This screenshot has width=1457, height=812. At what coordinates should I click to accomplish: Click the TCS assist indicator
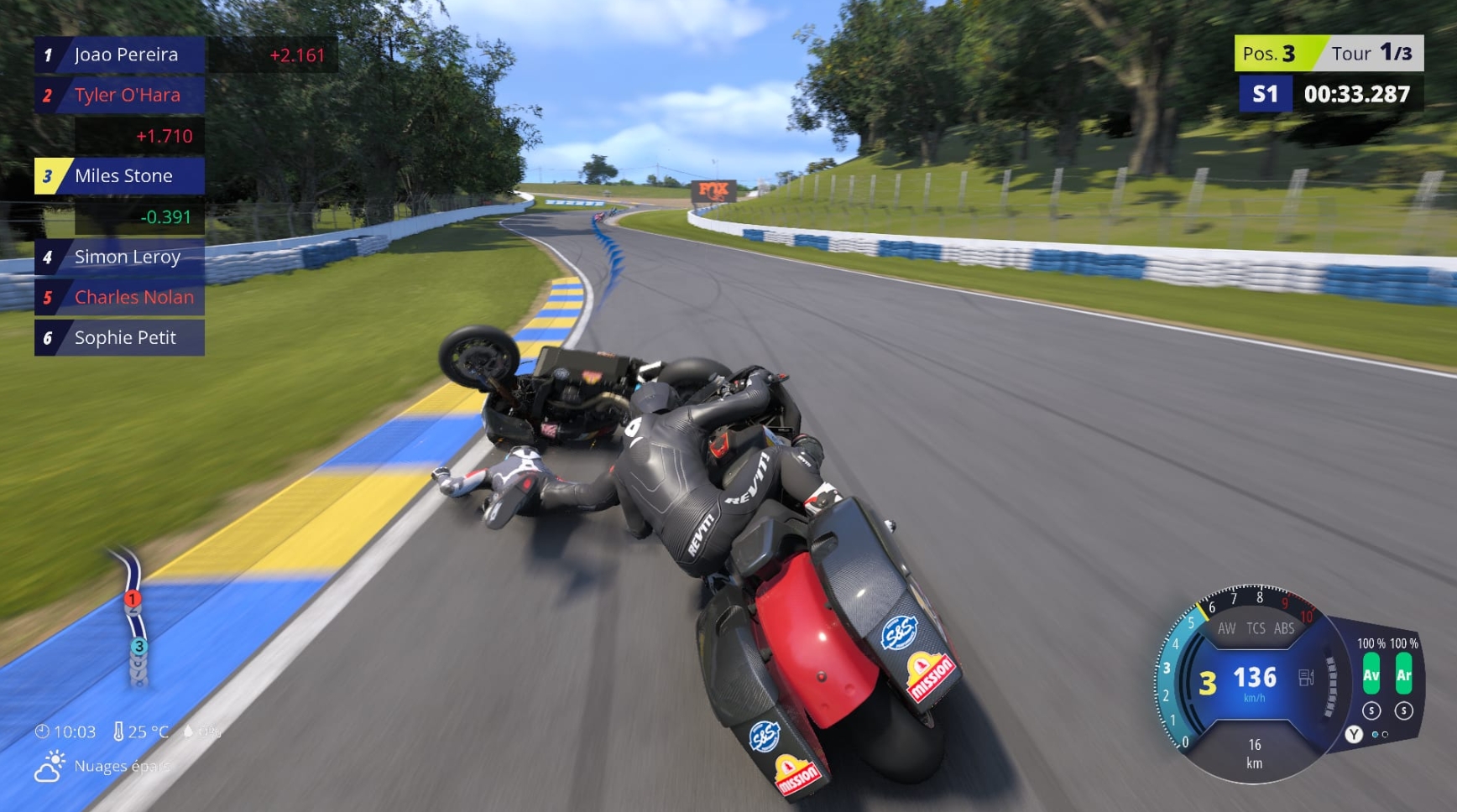coord(1256,628)
